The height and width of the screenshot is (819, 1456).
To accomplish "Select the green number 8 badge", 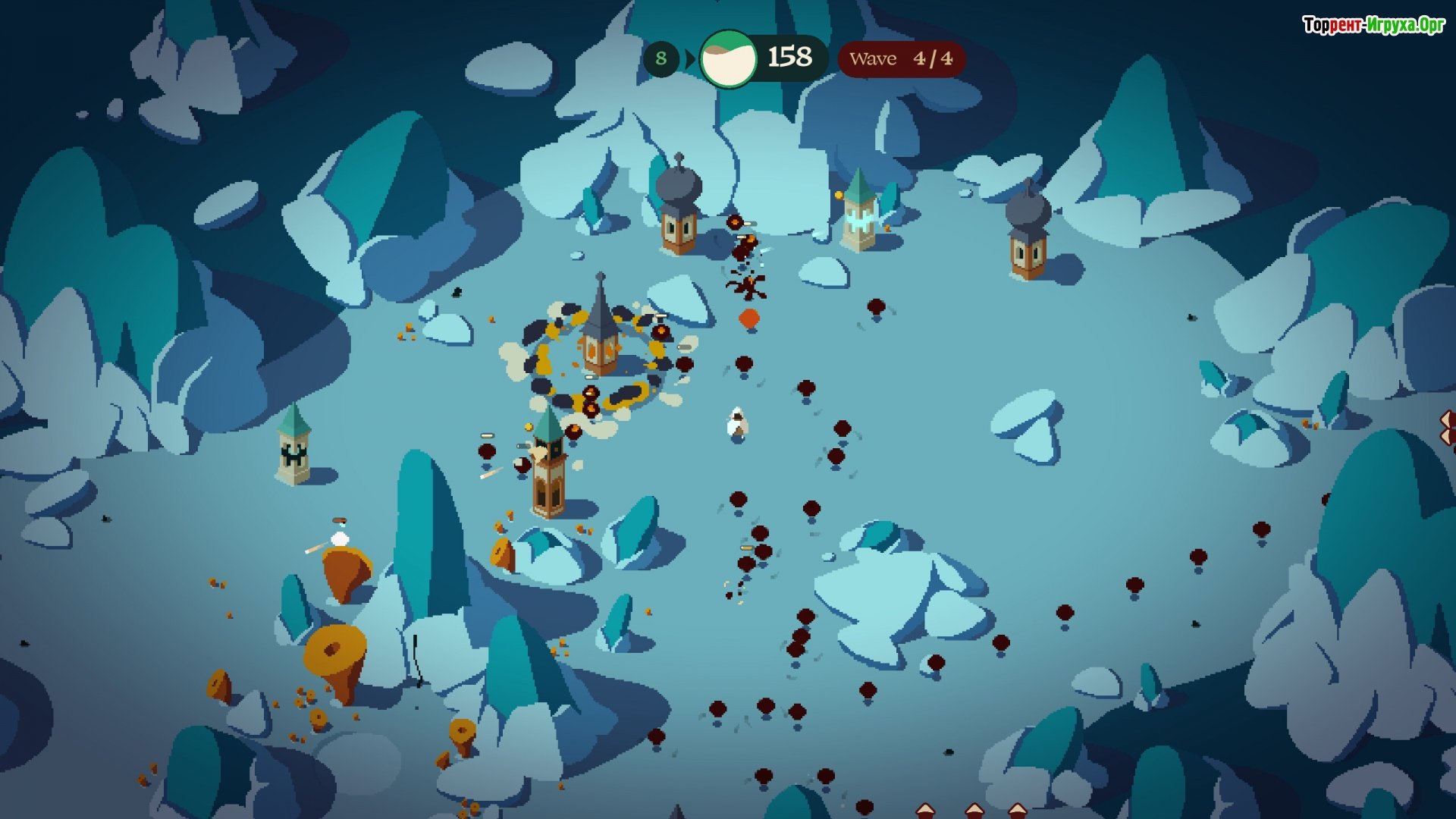I will [x=661, y=58].
